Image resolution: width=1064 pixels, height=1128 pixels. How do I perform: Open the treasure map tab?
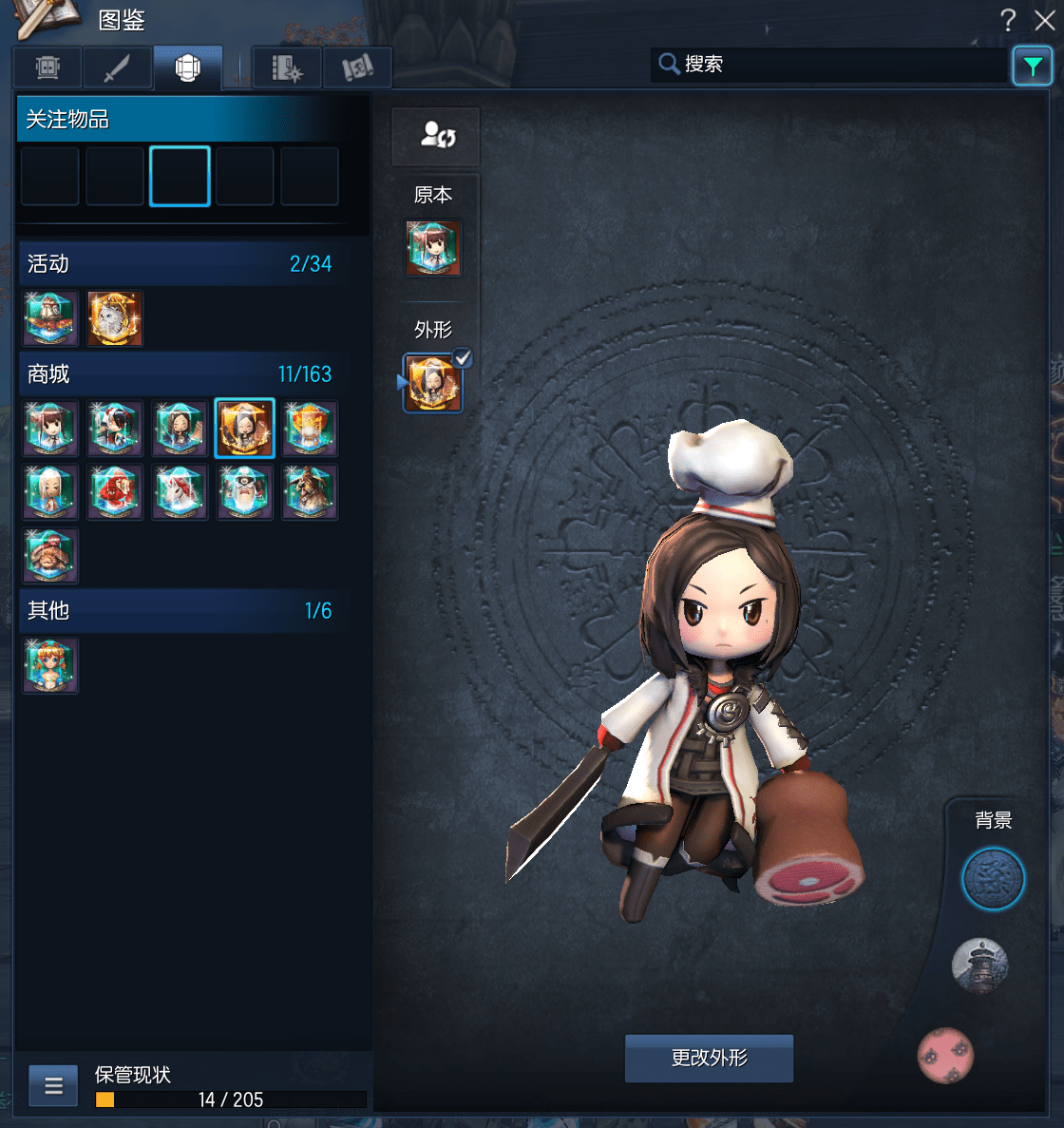tap(357, 67)
